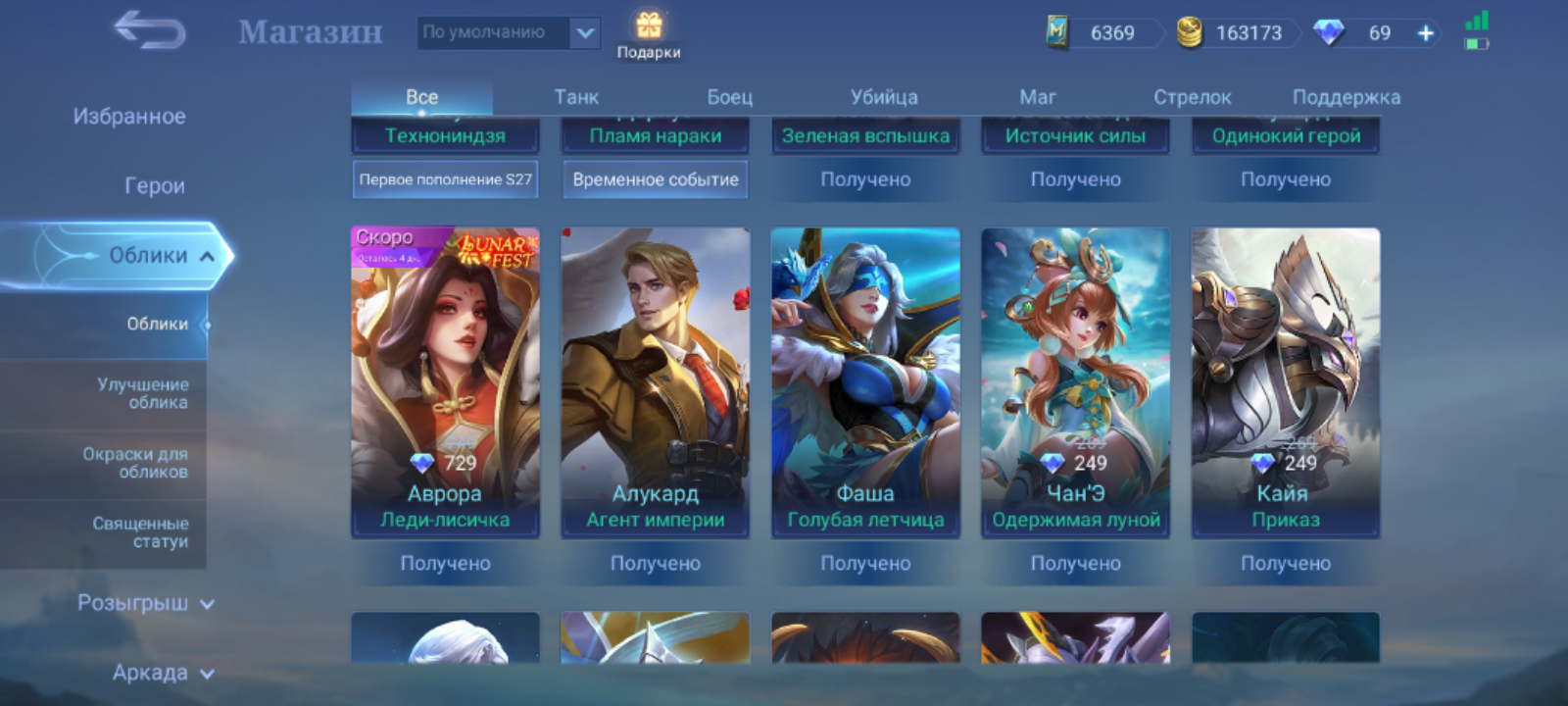Choose the Стрелок tab
1568x706 pixels.
[1192, 97]
